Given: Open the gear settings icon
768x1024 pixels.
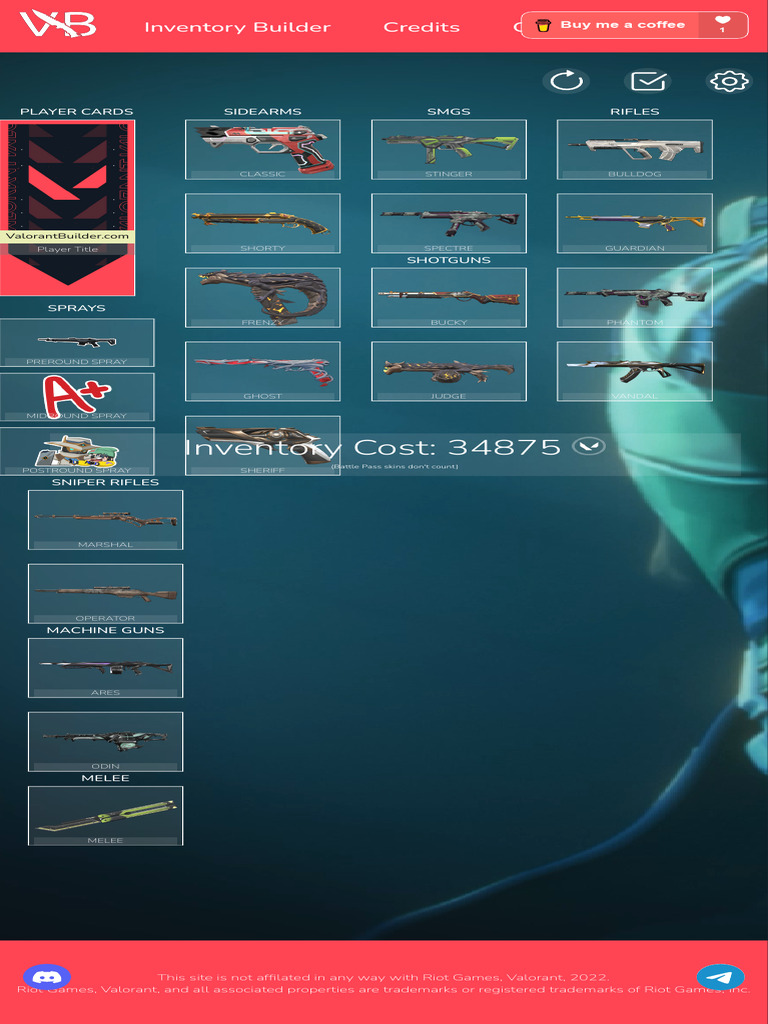Looking at the screenshot, I should pyautogui.click(x=728, y=81).
